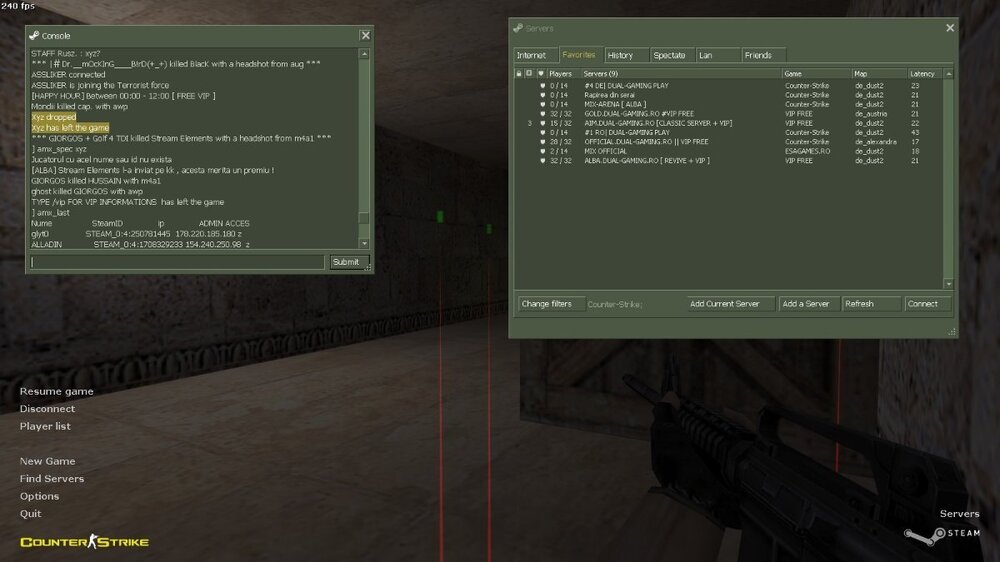Switch to the Internet tab
The height and width of the screenshot is (562, 1000).
click(532, 55)
